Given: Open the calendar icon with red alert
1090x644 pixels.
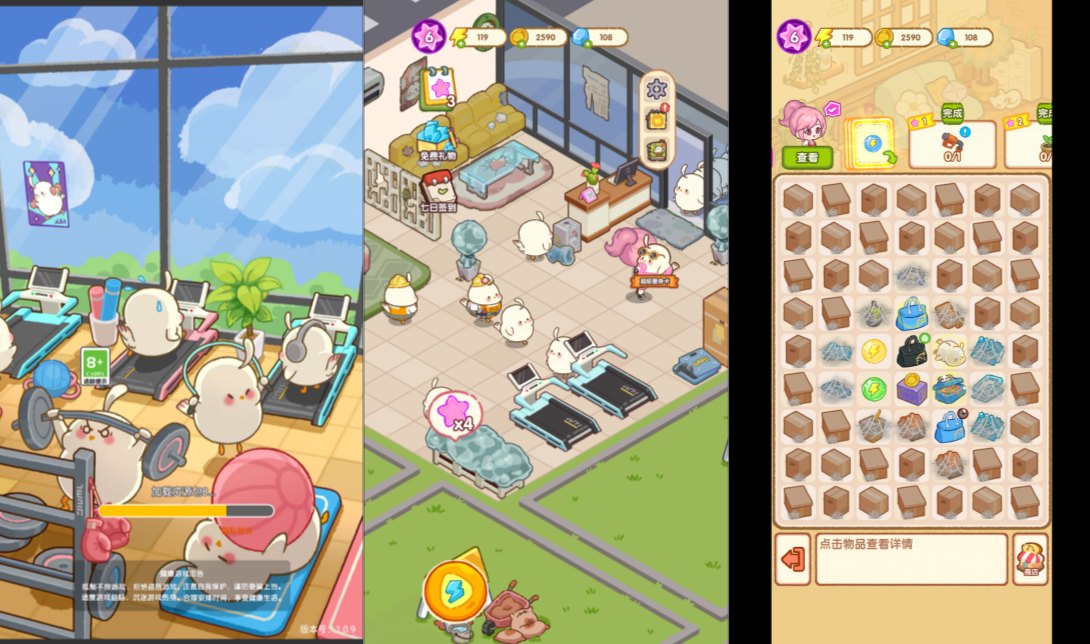Looking at the screenshot, I should pyautogui.click(x=656, y=119).
